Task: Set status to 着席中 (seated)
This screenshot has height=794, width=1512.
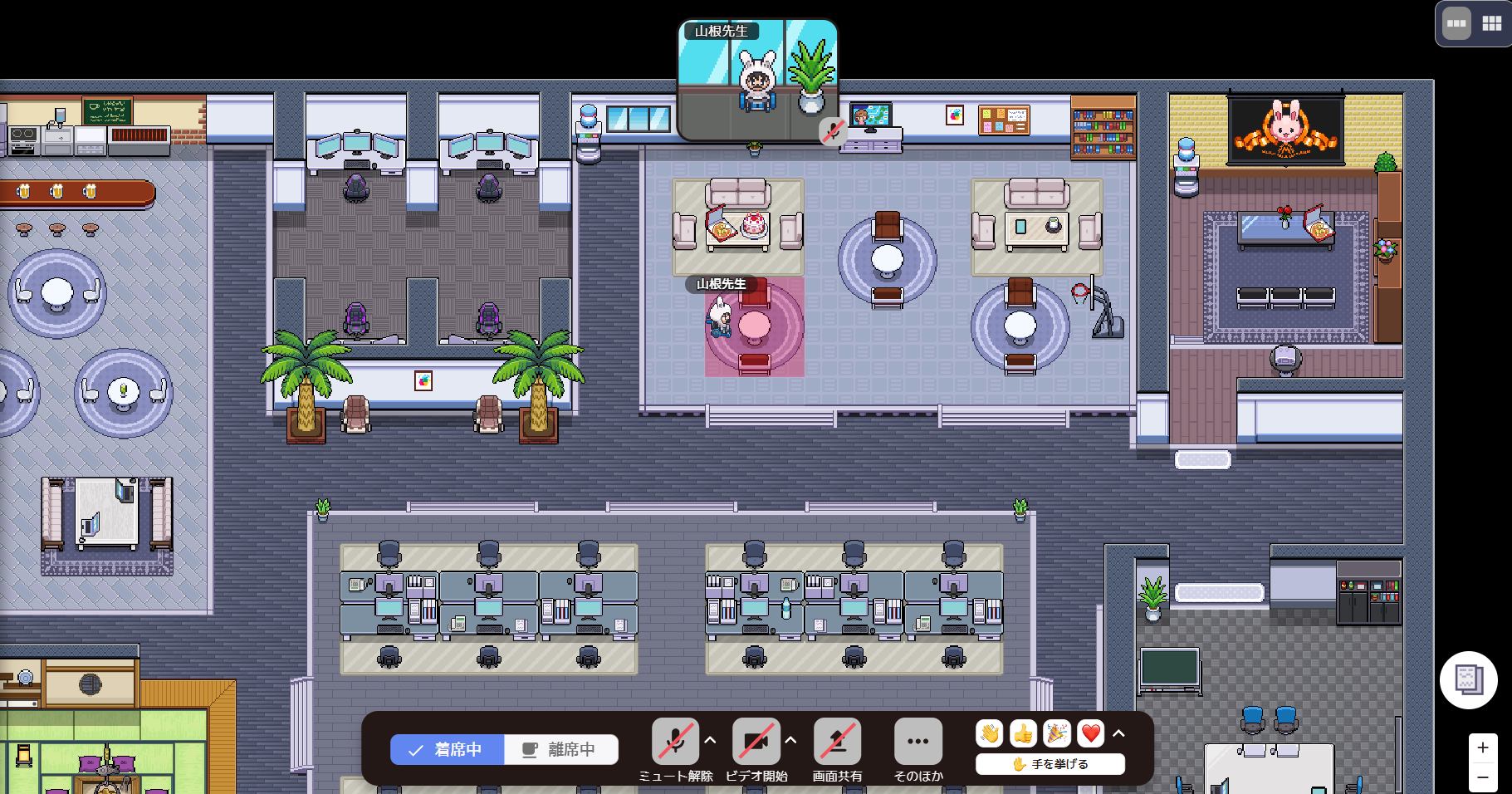Action: click(448, 749)
